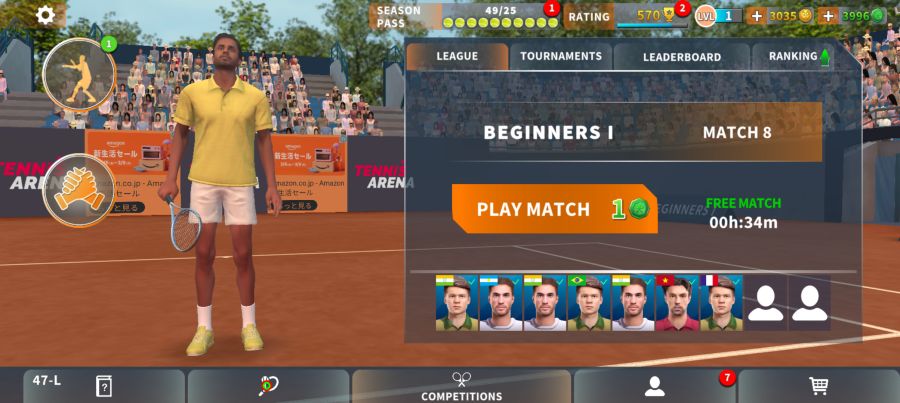
Task: Select the France flag opponent portrait
Action: (x=721, y=303)
